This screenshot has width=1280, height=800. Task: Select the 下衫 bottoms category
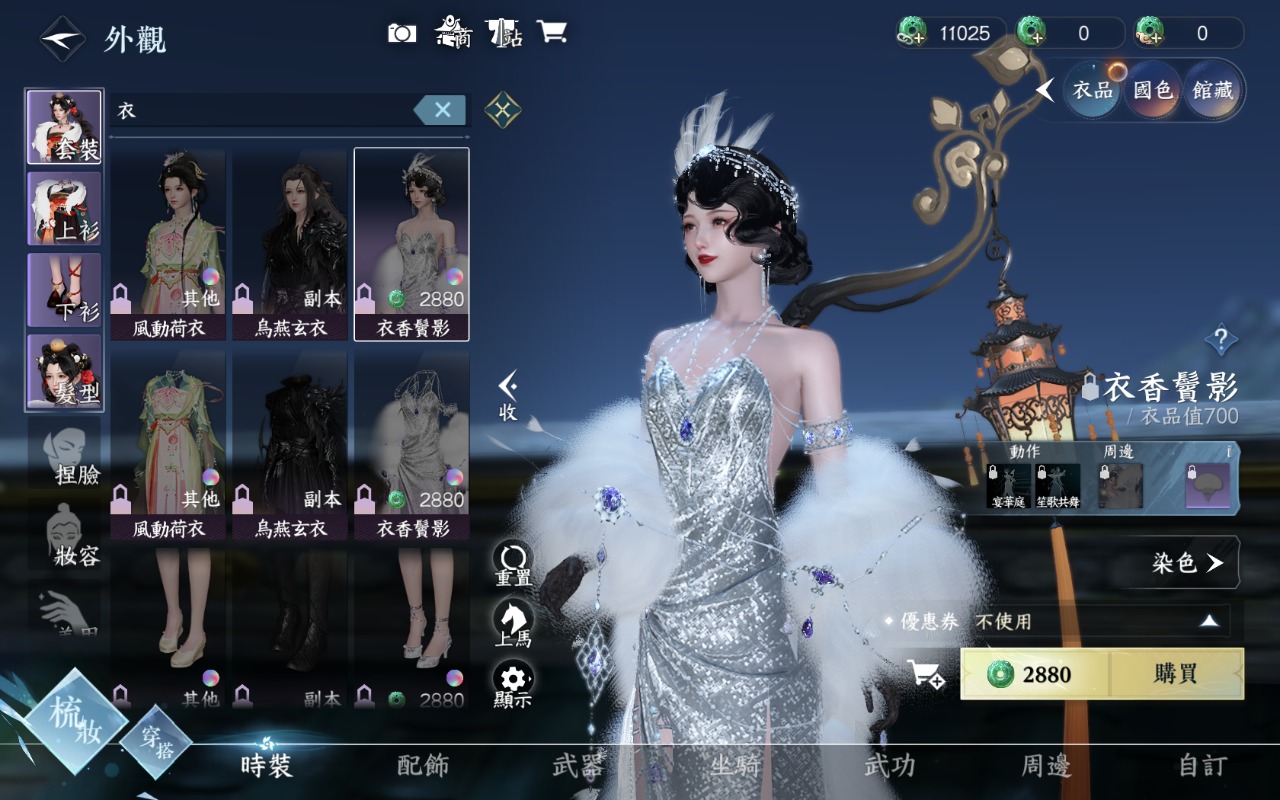64,289
